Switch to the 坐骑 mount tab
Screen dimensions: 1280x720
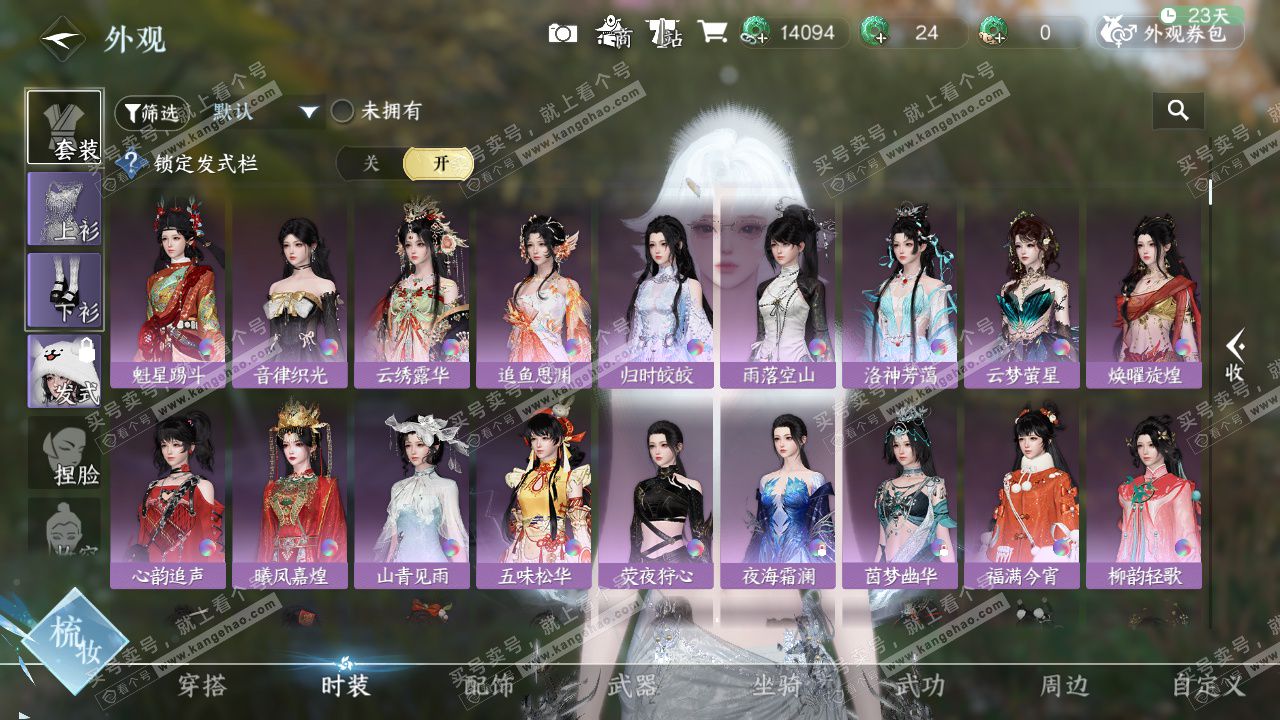[x=777, y=685]
